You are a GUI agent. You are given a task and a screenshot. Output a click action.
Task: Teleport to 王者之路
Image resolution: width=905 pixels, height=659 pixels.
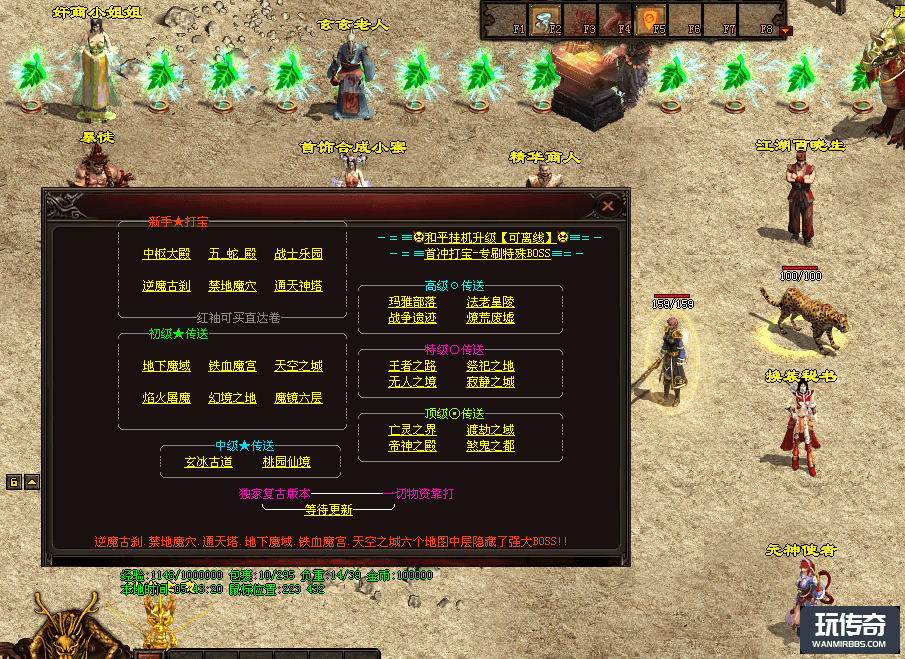(x=412, y=366)
